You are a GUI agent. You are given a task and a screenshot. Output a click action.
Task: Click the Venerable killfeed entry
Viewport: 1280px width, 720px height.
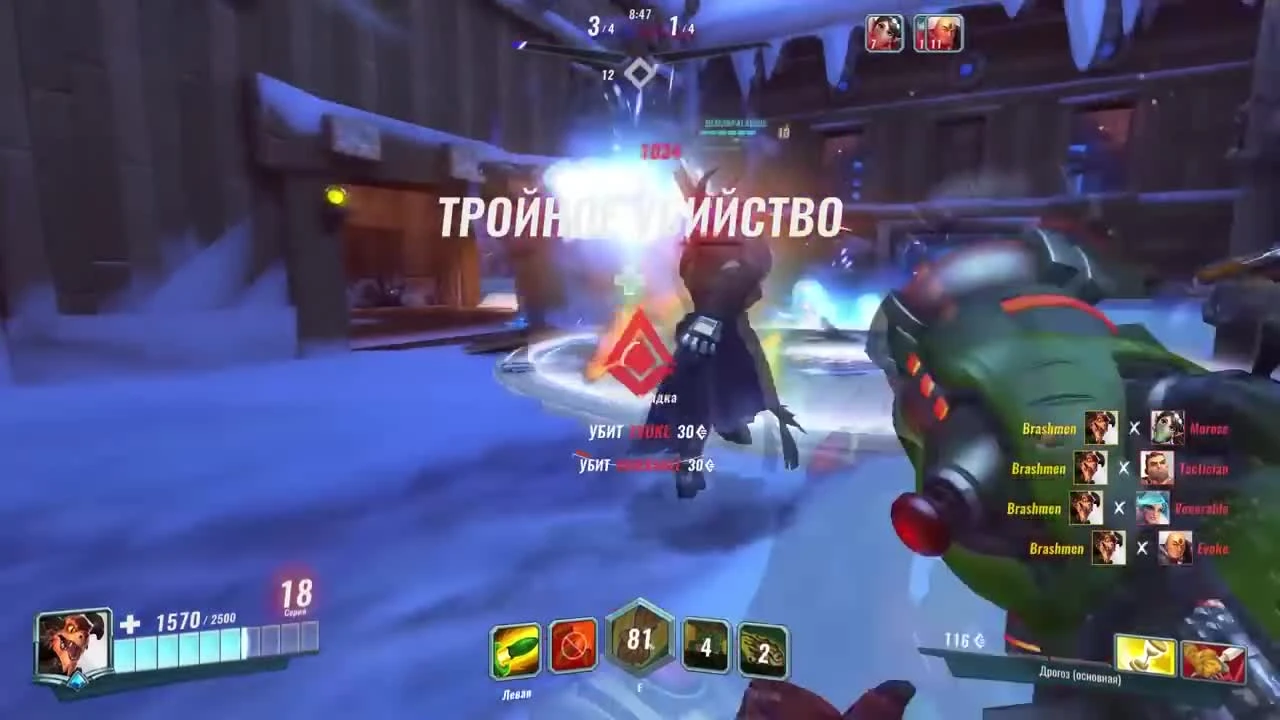1203,508
